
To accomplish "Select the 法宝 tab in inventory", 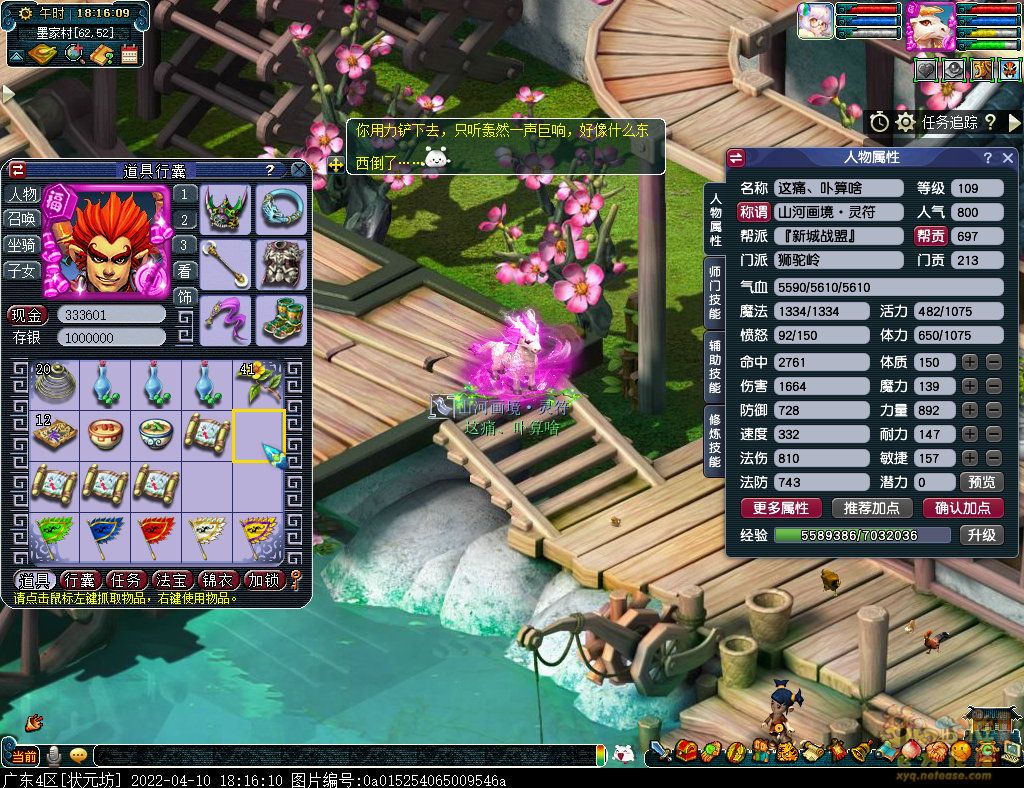I will tap(172, 580).
